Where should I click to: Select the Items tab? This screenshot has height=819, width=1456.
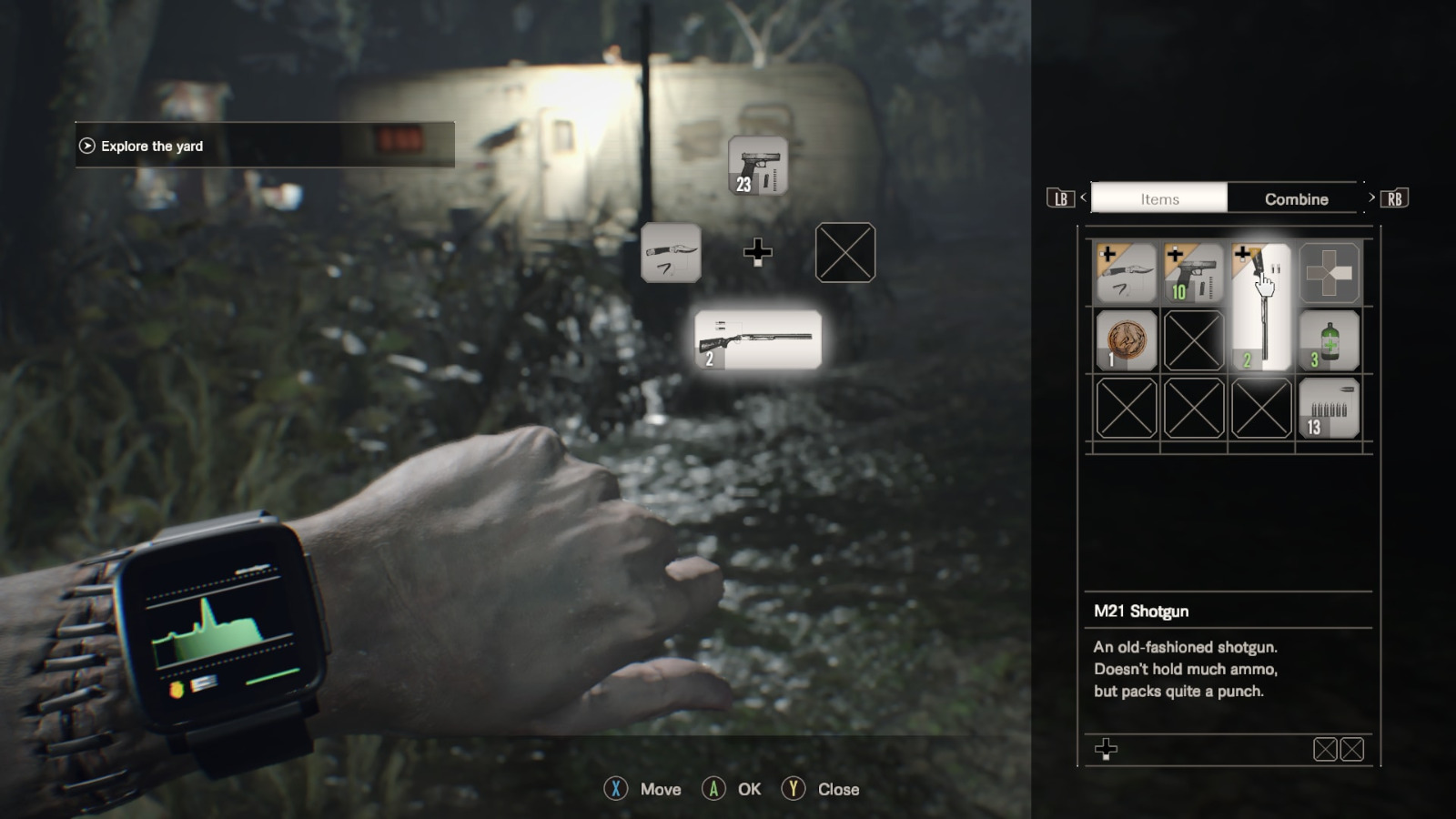click(1159, 198)
